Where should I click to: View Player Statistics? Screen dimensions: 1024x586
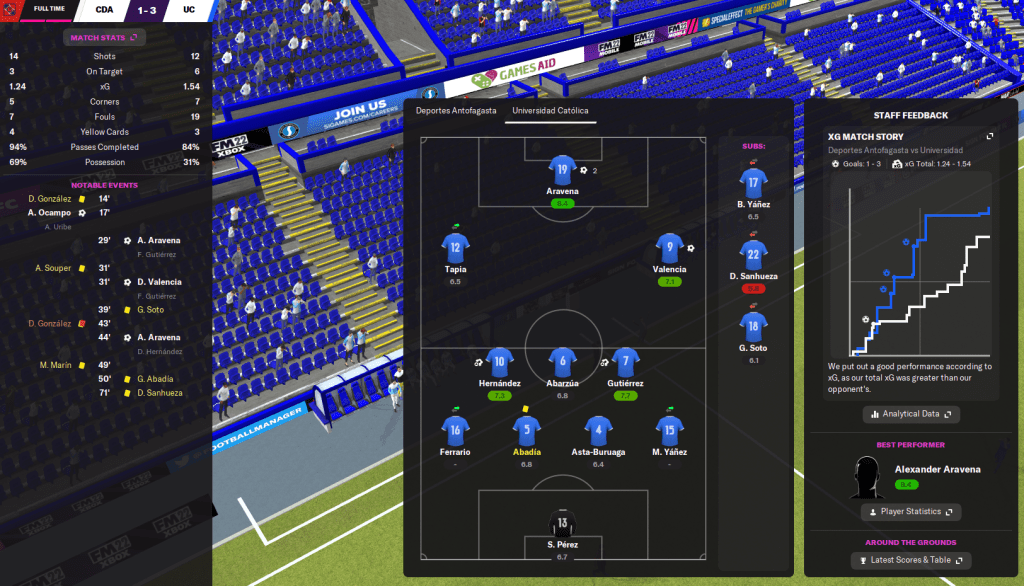910,512
